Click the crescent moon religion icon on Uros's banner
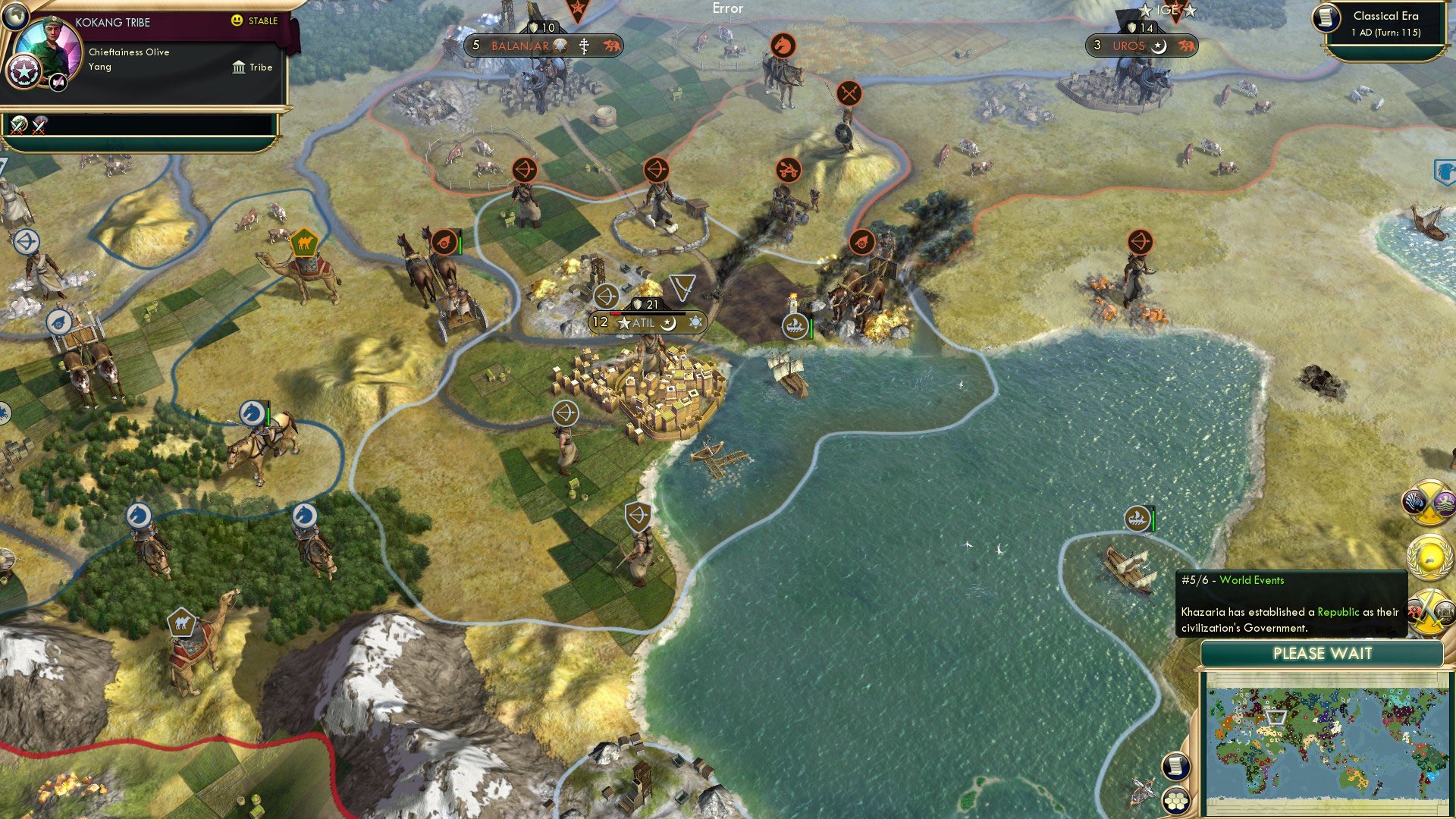Screen dimensions: 1456x819 1162,46
